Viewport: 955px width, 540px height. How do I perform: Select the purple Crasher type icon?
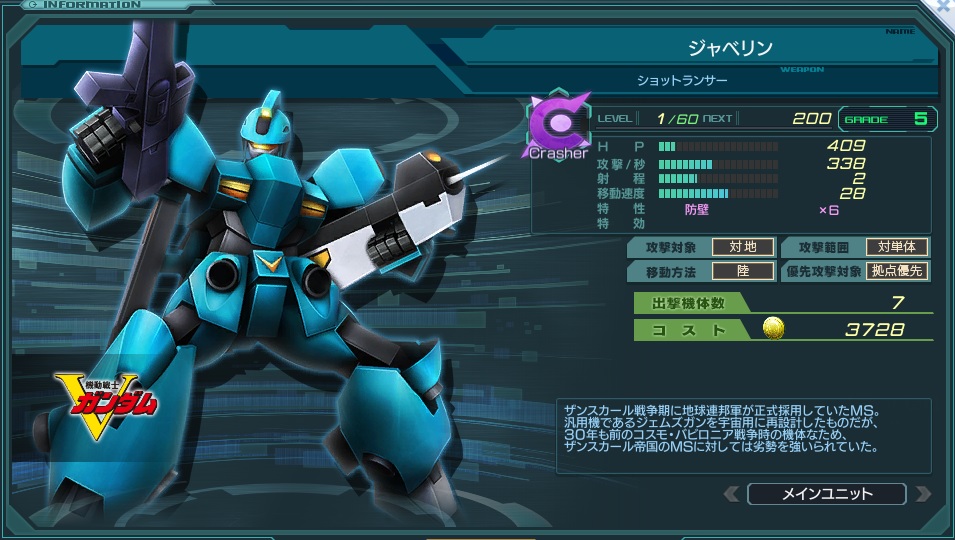coord(558,125)
